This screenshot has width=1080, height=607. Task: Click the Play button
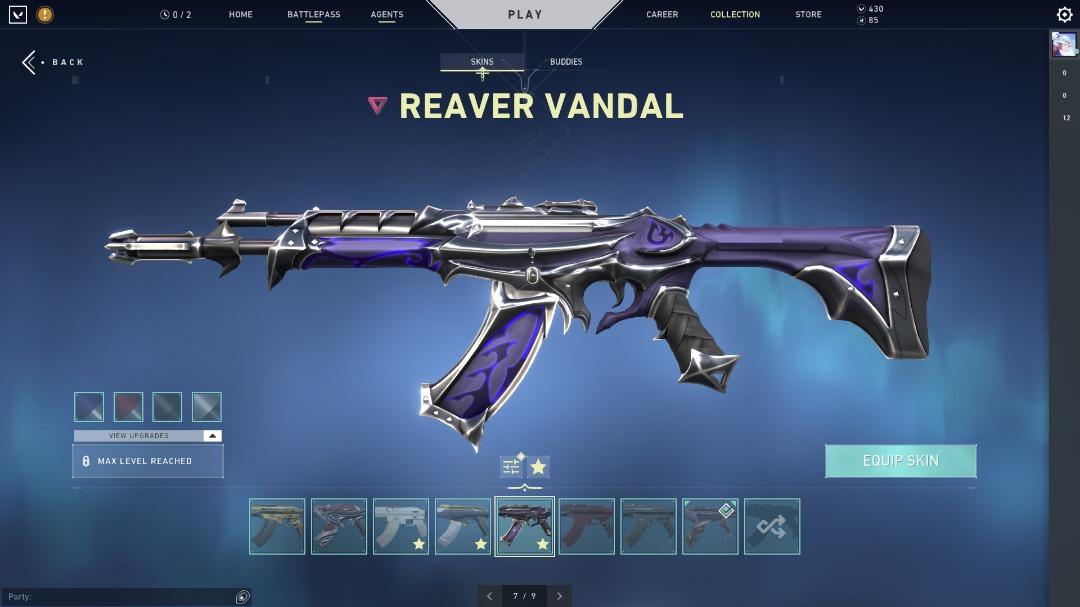(x=524, y=15)
